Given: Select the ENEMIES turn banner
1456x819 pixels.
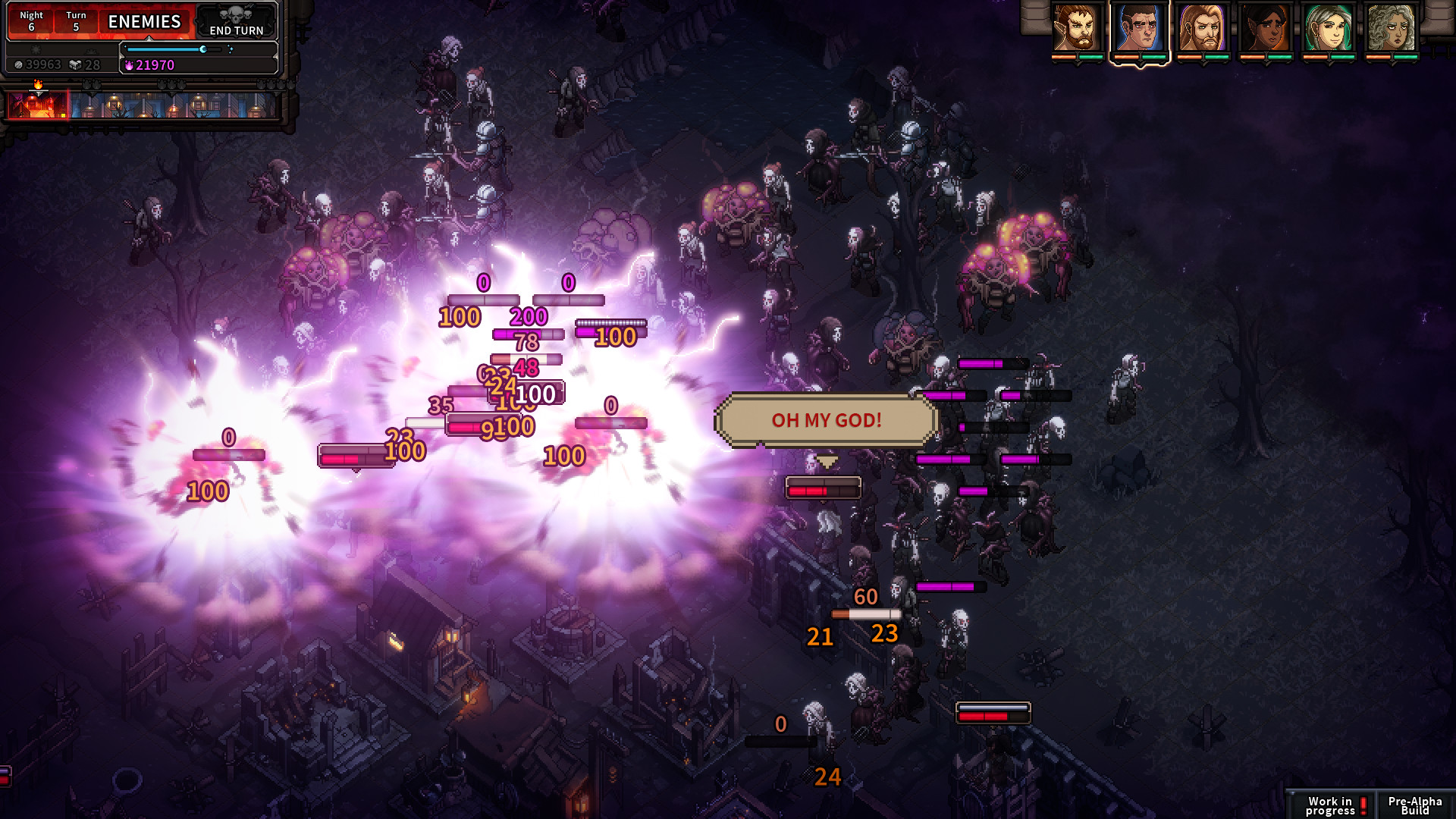Looking at the screenshot, I should click(x=145, y=21).
